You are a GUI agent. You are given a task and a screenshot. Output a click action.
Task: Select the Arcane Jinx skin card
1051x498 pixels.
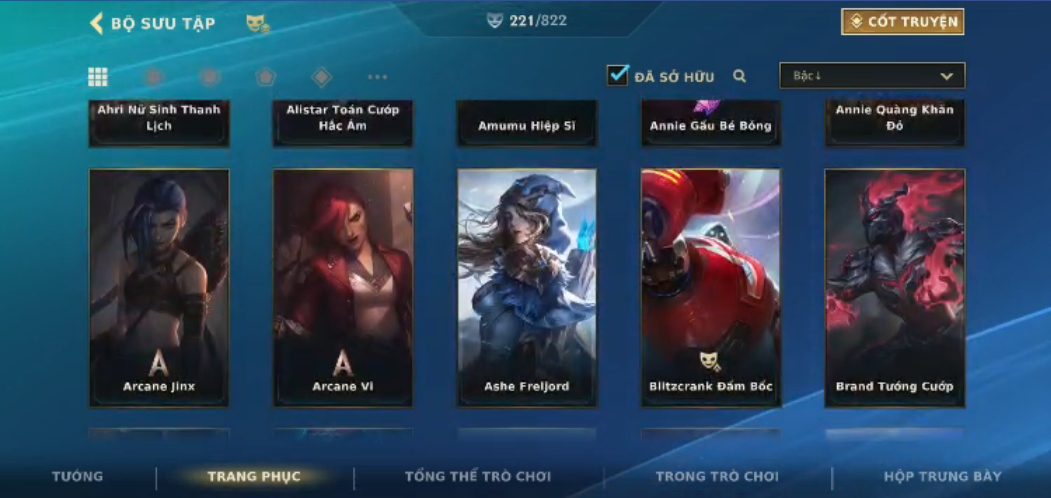(x=159, y=287)
